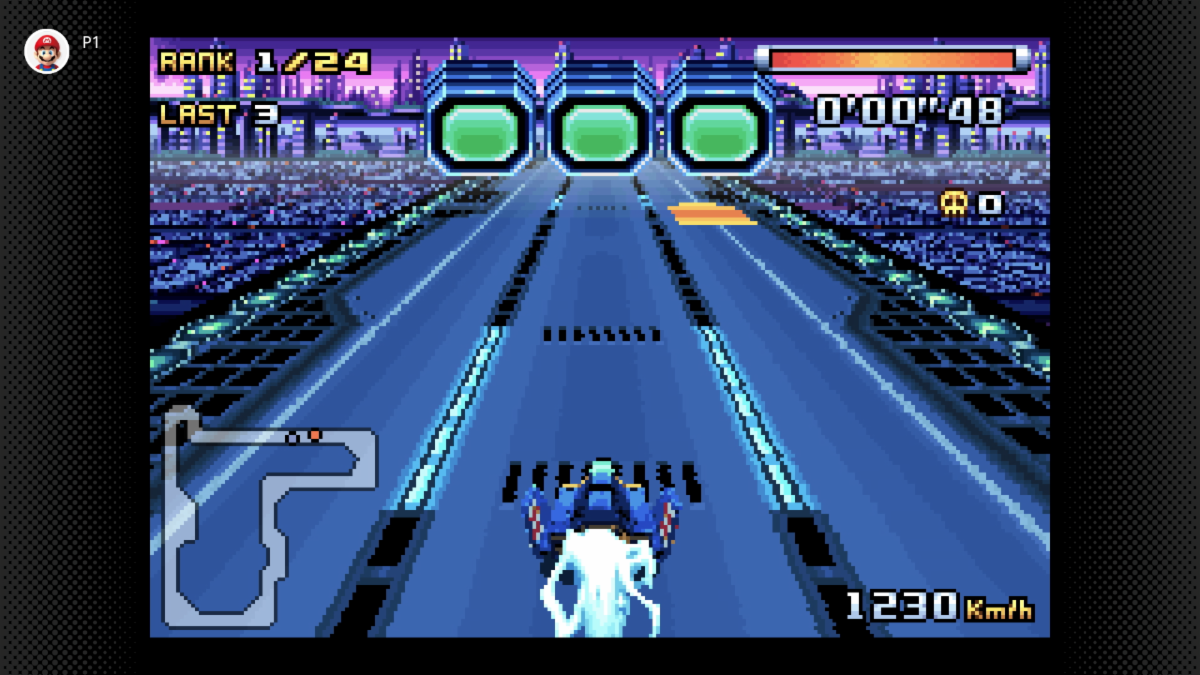
Task: Select the Mario P1 player avatar
Action: click(47, 51)
